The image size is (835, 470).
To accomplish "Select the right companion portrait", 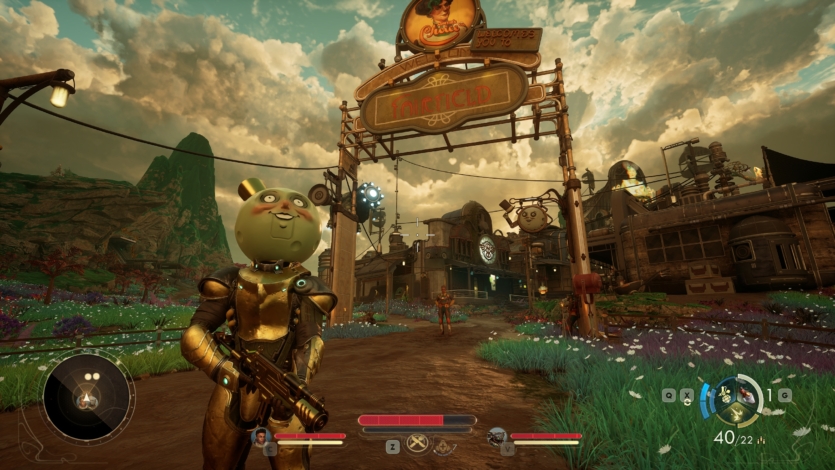I will click(x=497, y=436).
